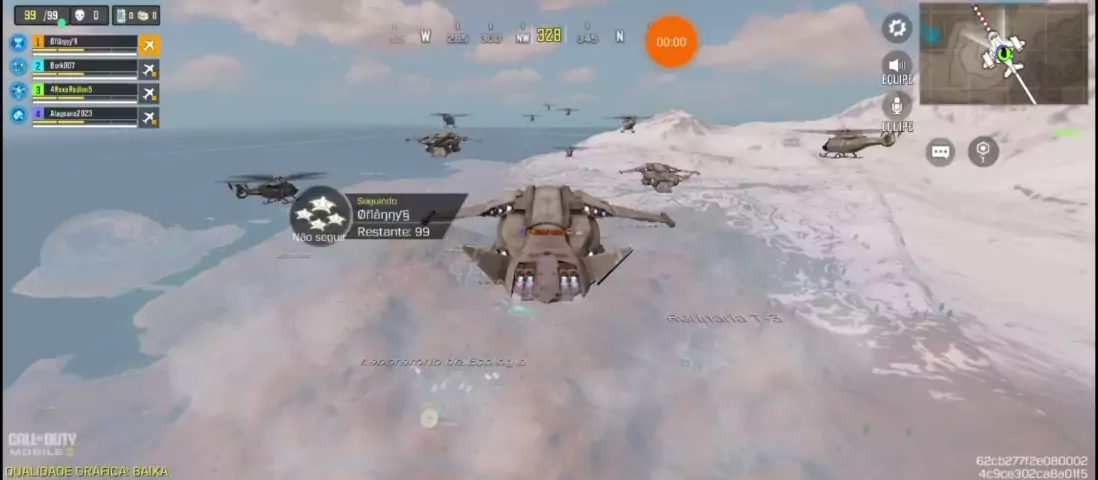
Task: Select squad member 2 Burk007's row
Action: pos(84,67)
